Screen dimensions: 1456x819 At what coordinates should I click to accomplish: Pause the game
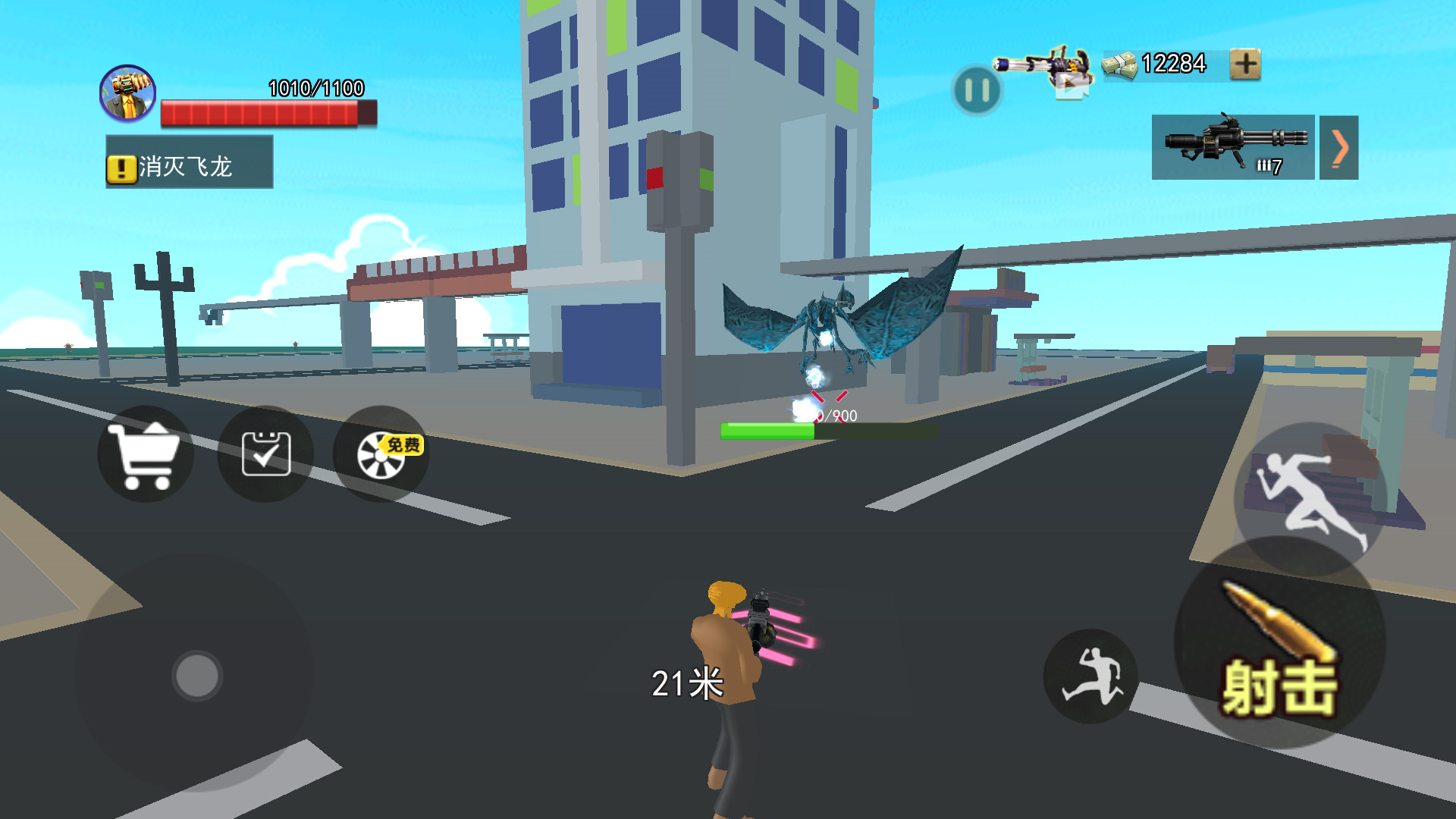pos(977,91)
